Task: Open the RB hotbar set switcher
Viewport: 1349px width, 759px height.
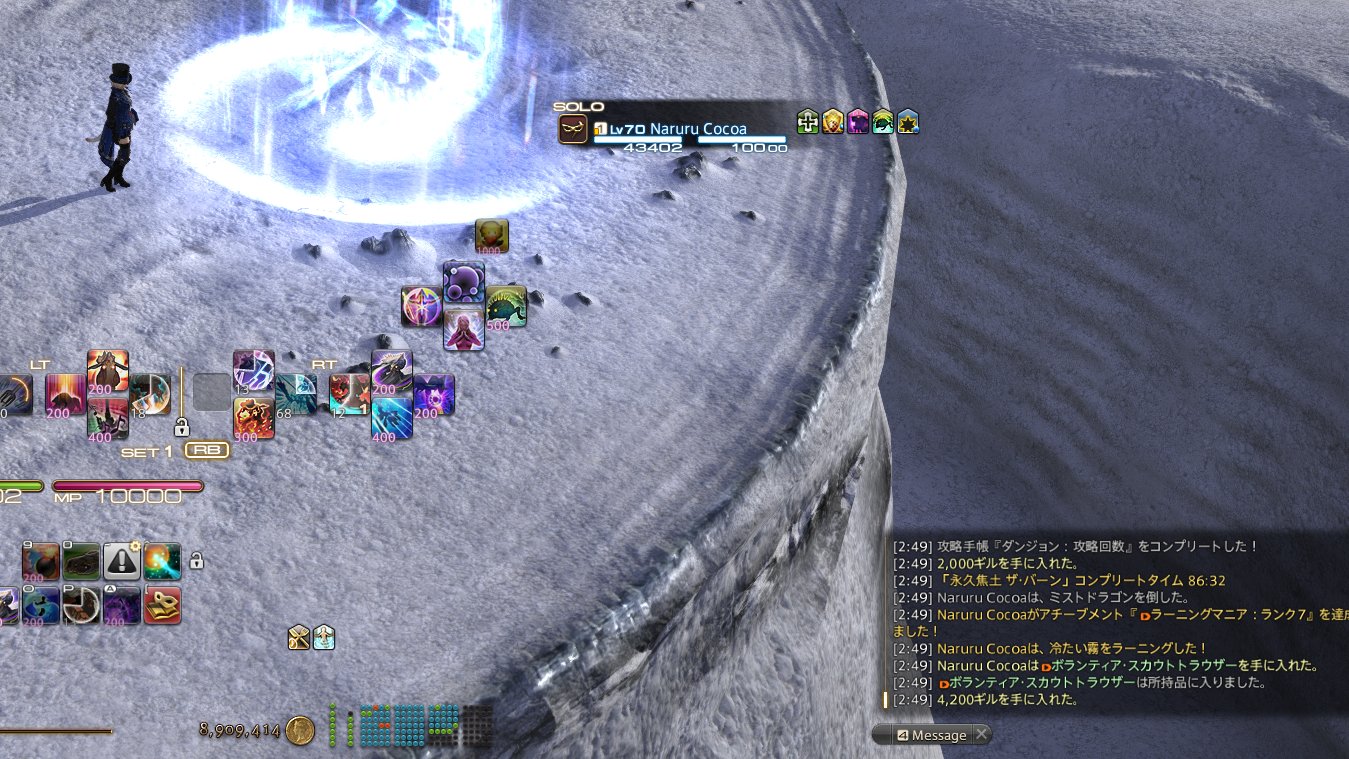Action: pos(206,450)
